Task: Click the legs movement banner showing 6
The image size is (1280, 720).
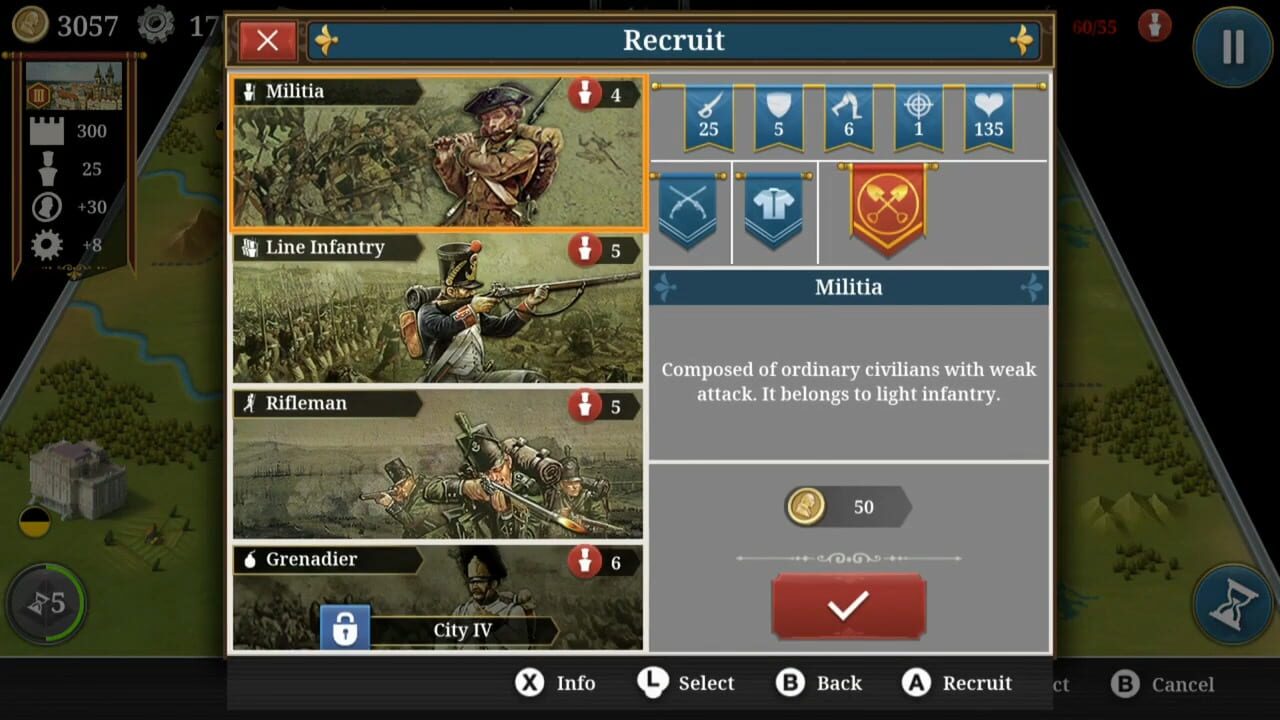Action: [848, 115]
